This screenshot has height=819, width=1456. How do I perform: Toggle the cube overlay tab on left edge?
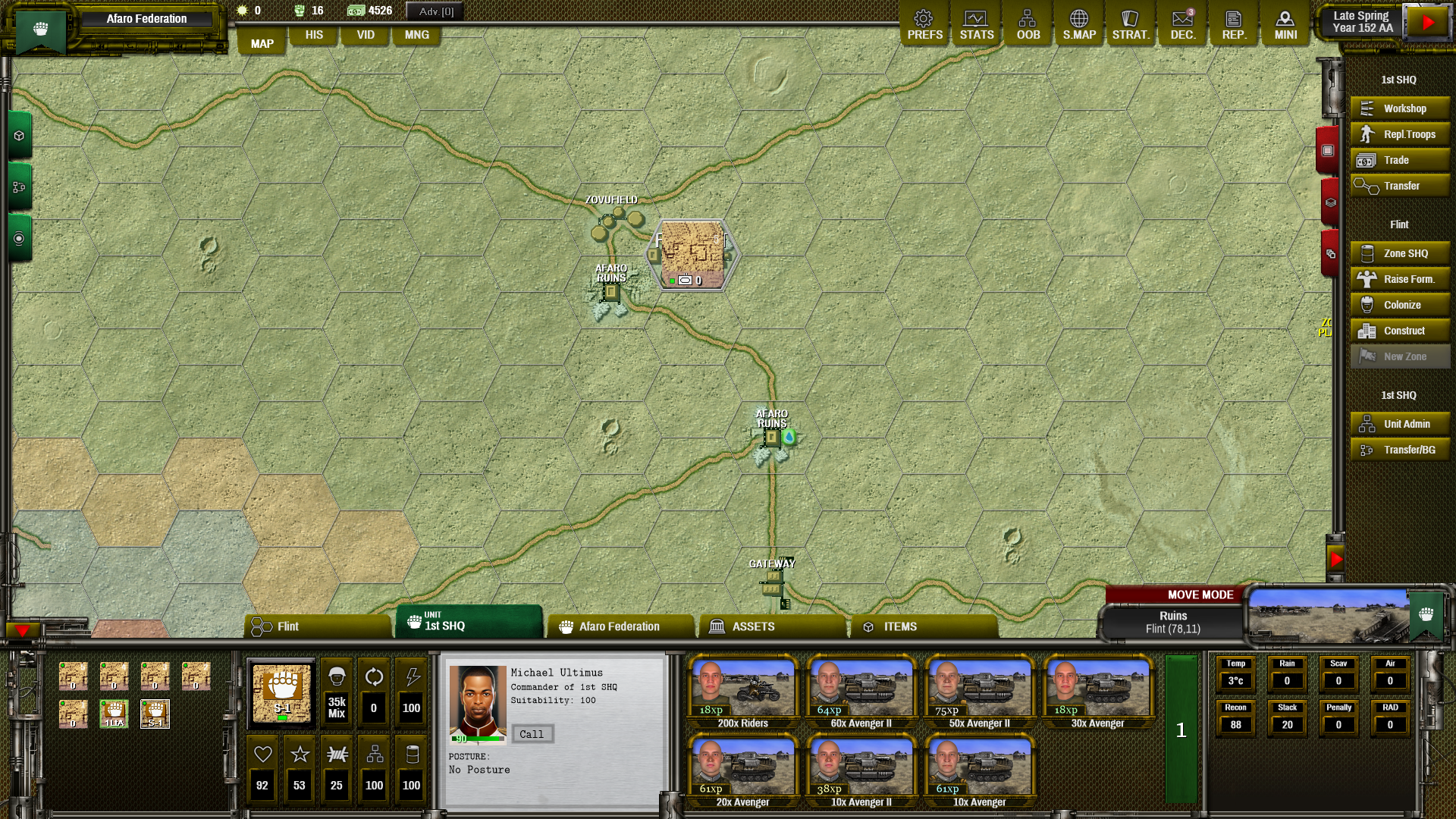[x=19, y=135]
